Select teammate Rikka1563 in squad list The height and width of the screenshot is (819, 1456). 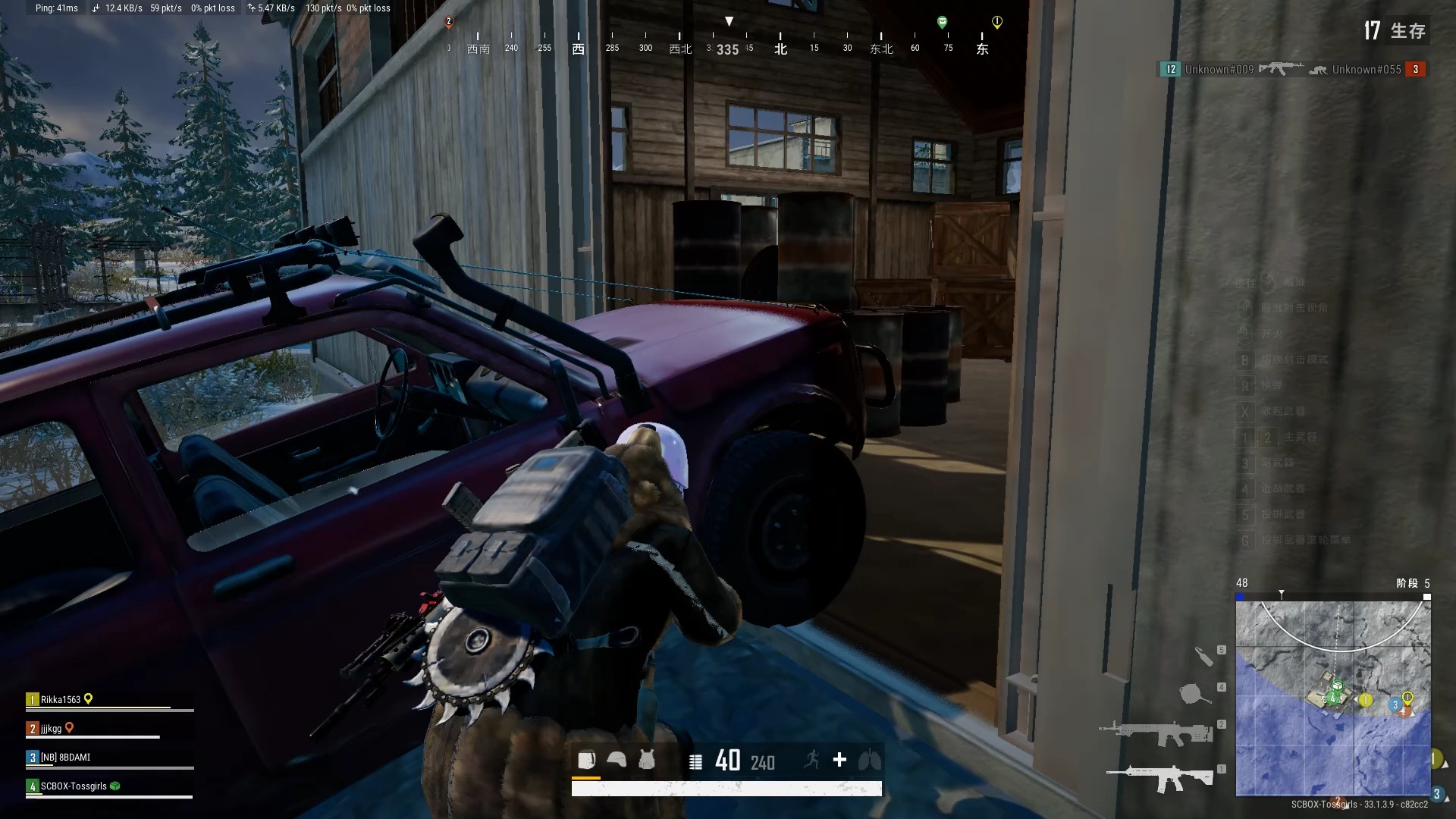click(61, 700)
